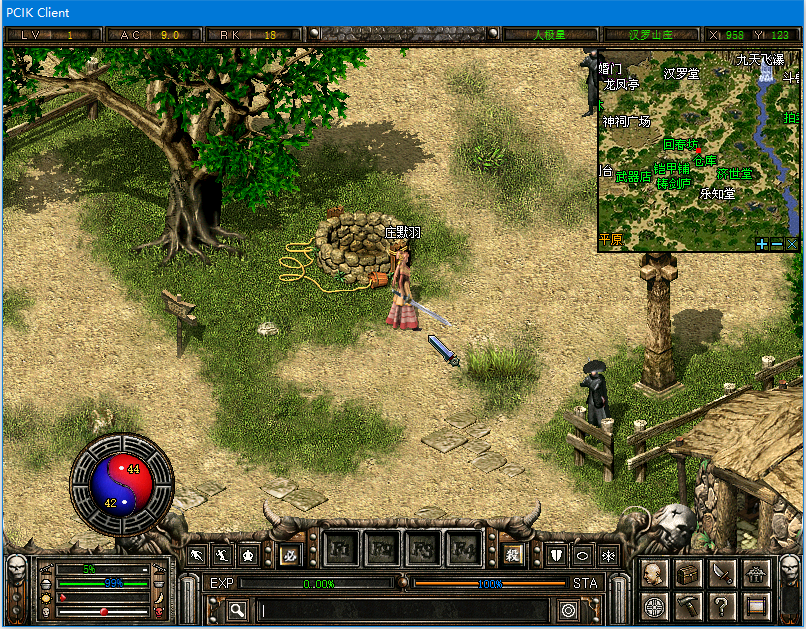Close the minimap with its X button
The image size is (806, 629).
pyautogui.click(x=792, y=243)
